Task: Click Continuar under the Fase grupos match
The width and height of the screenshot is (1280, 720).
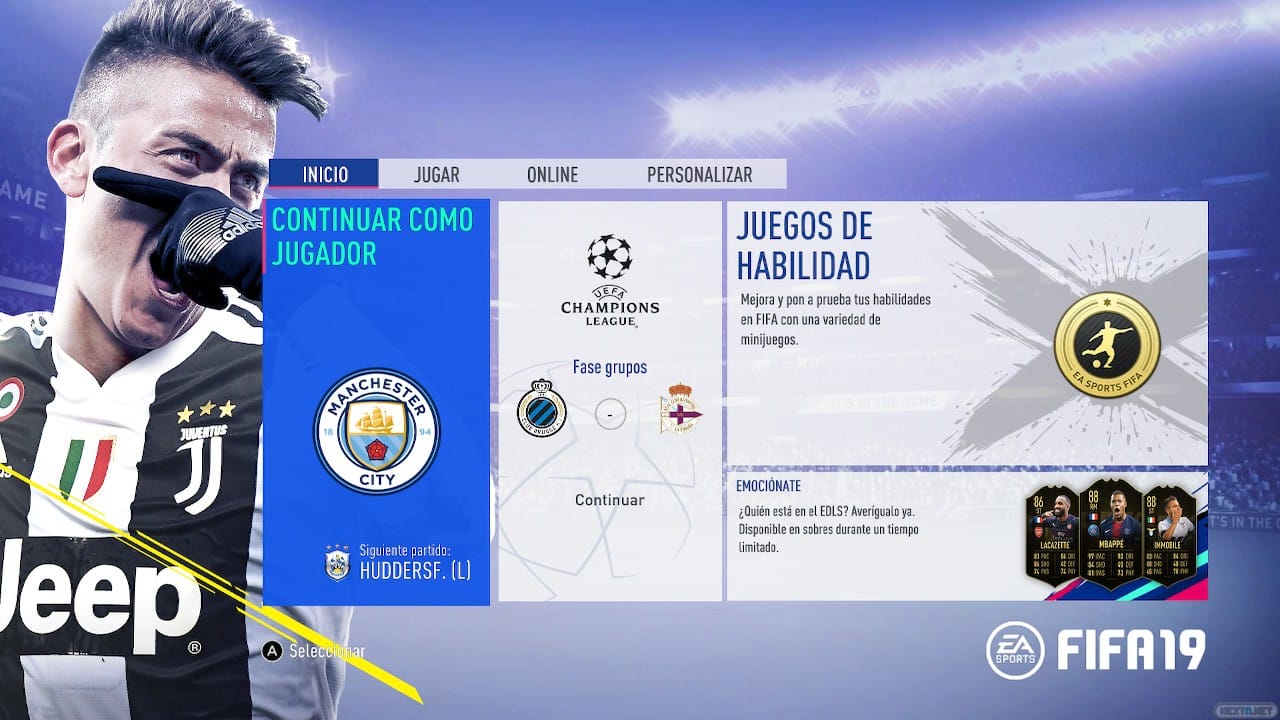Action: (x=609, y=499)
